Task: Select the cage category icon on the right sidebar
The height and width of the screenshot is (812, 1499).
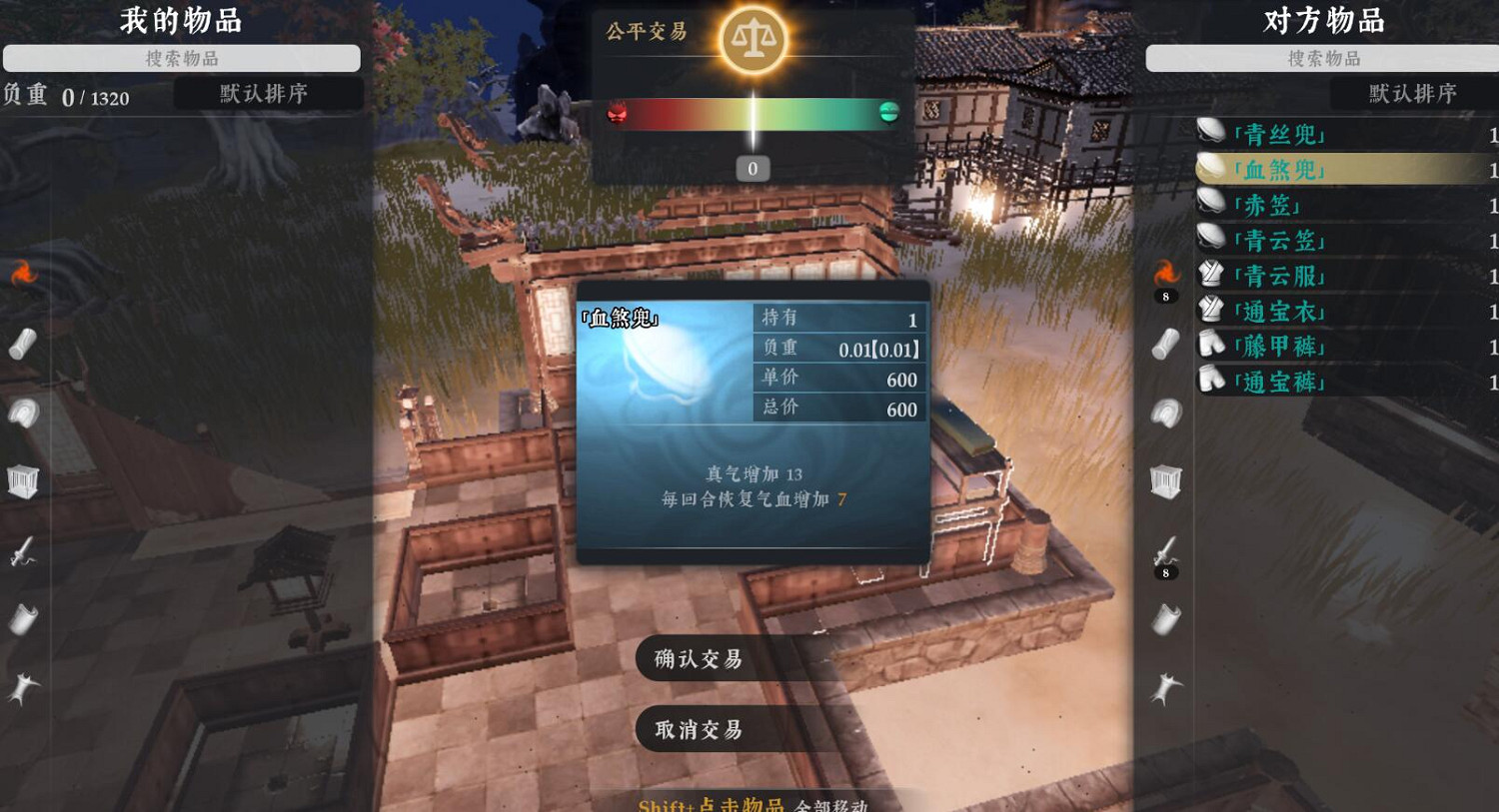Action: [1164, 479]
